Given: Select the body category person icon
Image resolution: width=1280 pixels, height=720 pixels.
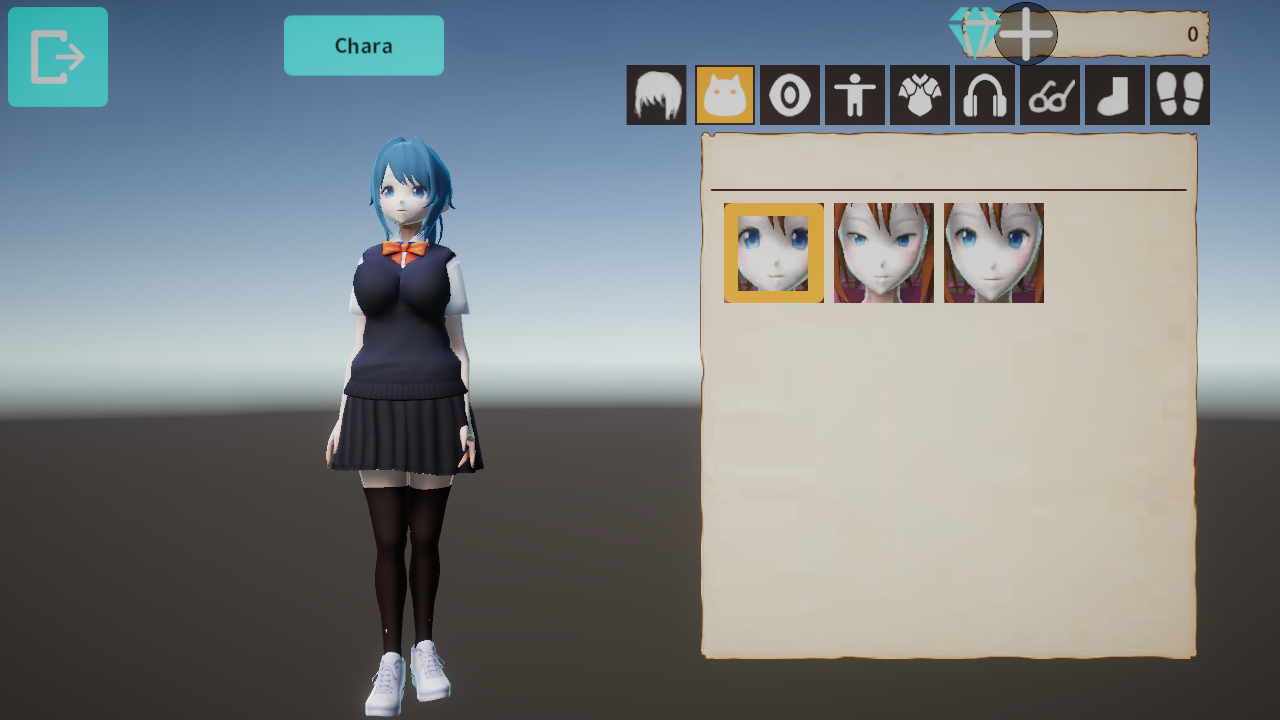Looking at the screenshot, I should [854, 95].
